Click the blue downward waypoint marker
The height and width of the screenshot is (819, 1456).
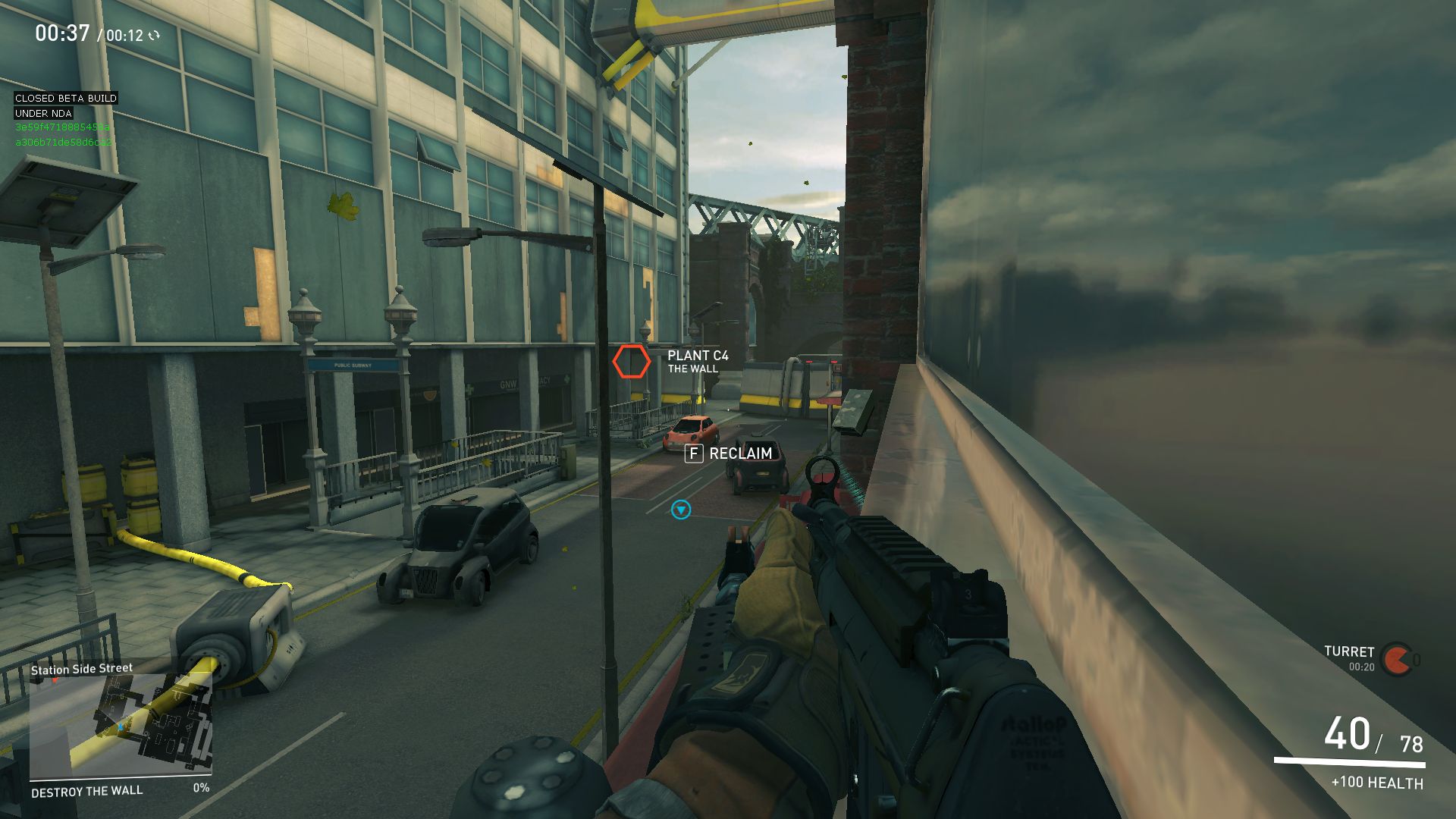(681, 510)
